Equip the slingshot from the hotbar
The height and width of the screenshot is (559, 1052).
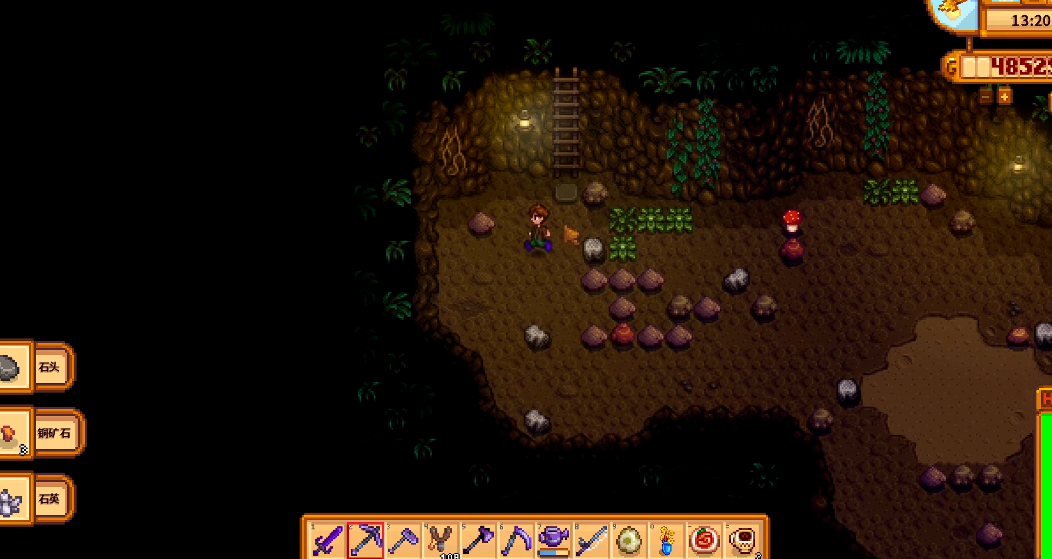tap(441, 540)
